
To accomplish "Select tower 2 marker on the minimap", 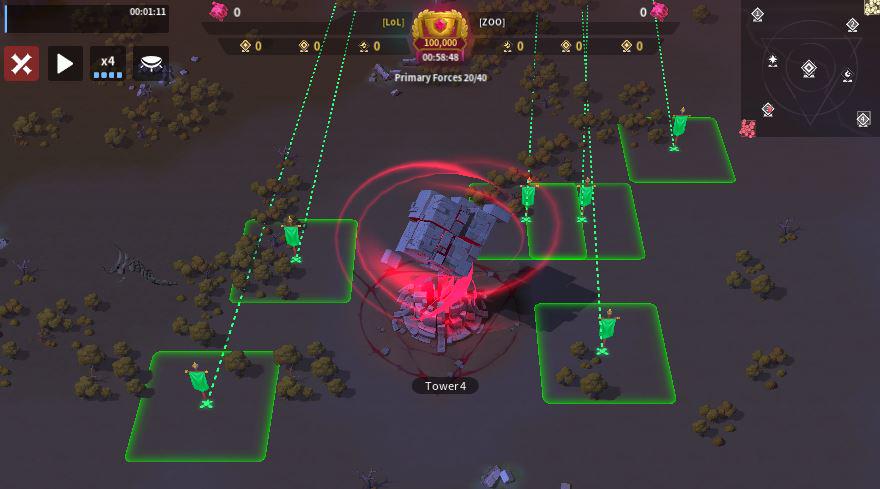I will 852,25.
